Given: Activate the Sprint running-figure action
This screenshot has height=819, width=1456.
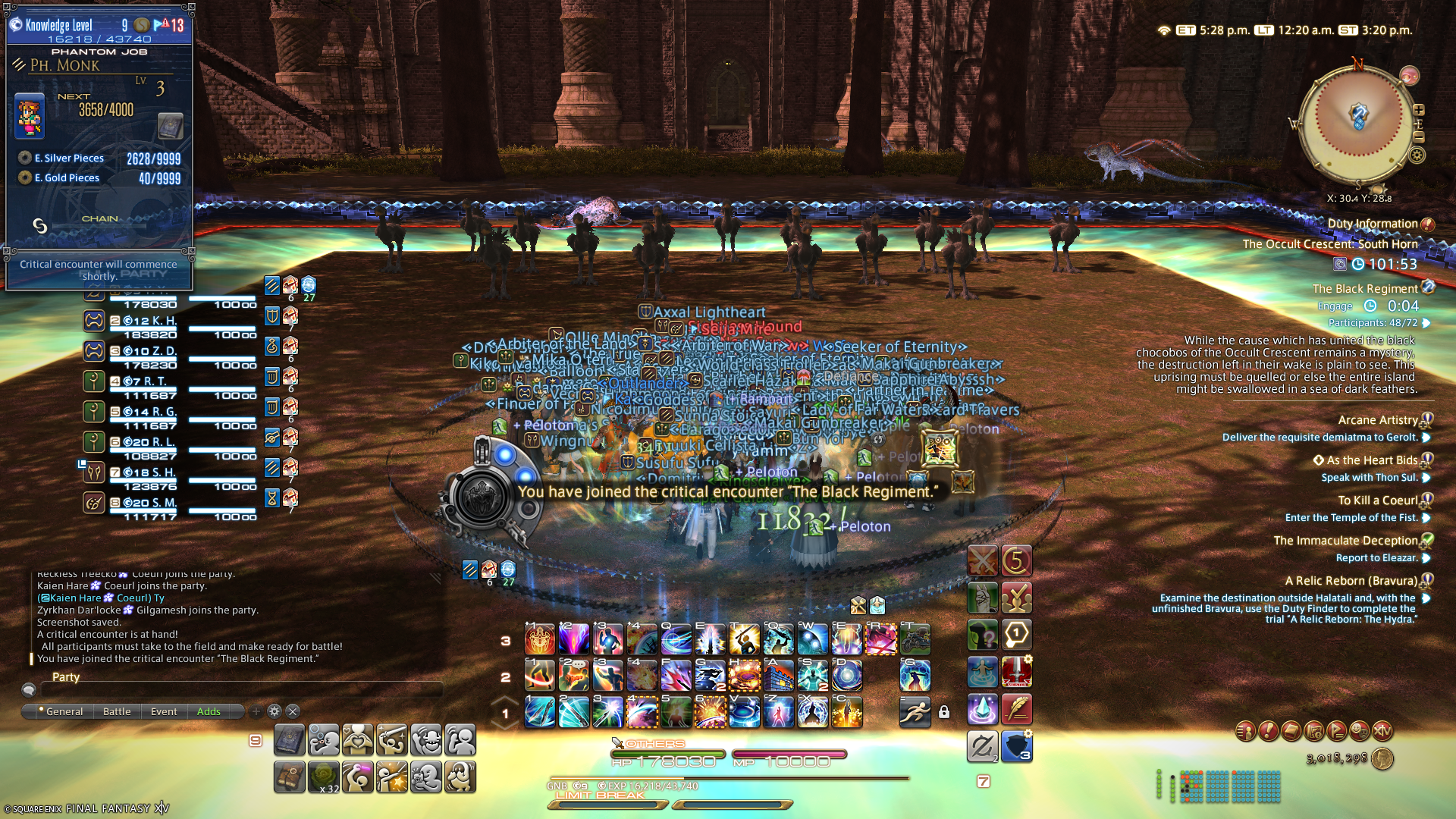Looking at the screenshot, I should (x=915, y=712).
